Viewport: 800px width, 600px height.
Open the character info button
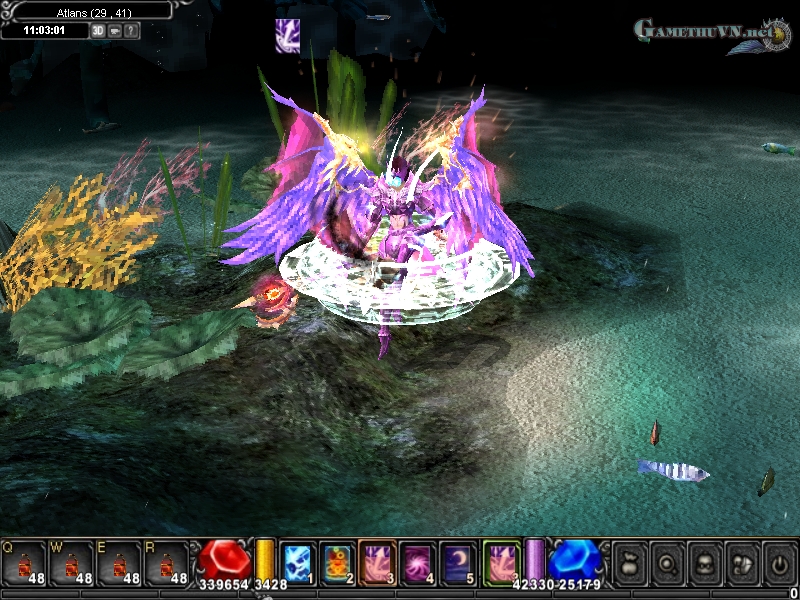click(x=704, y=561)
